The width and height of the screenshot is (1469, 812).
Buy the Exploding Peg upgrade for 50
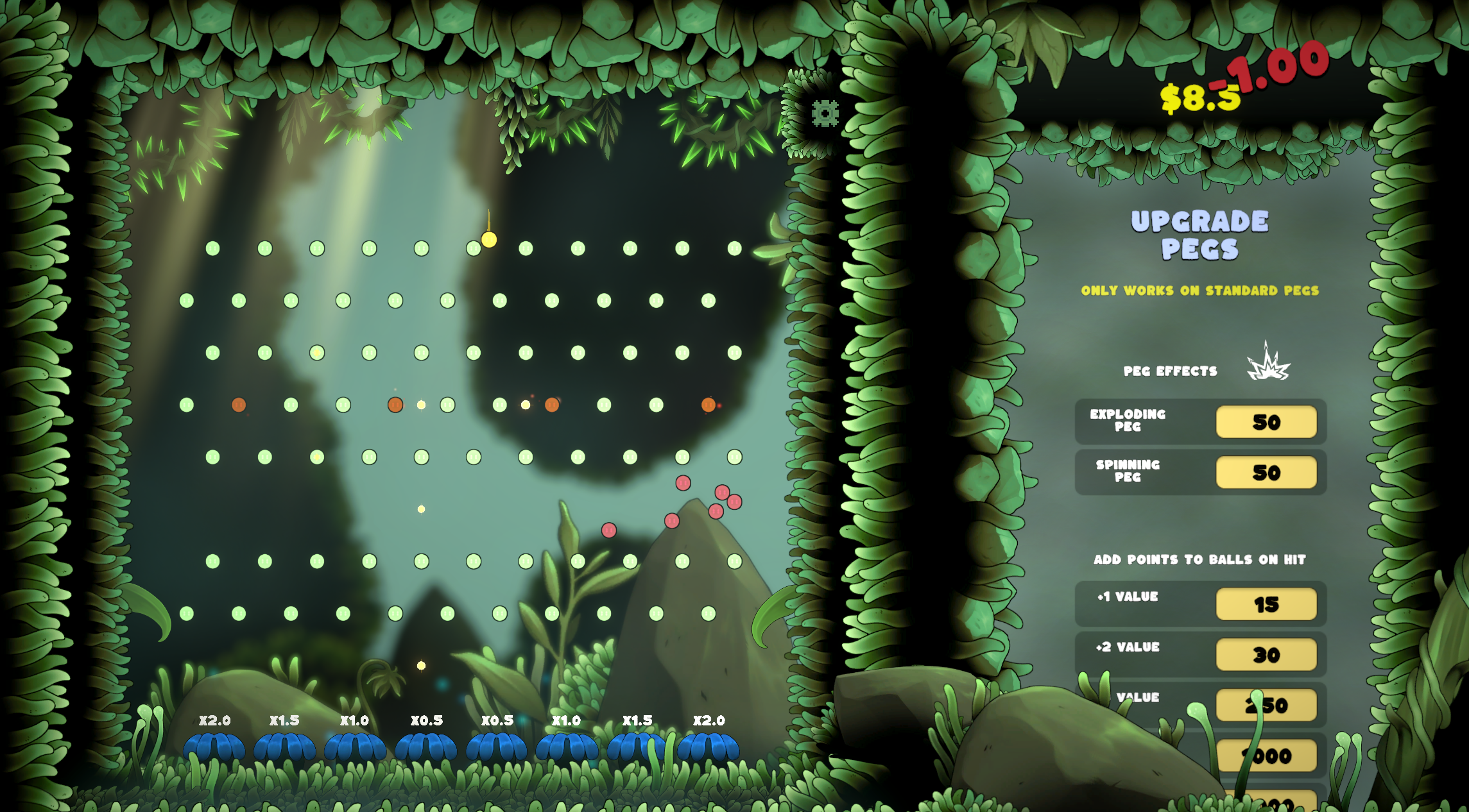1266,422
